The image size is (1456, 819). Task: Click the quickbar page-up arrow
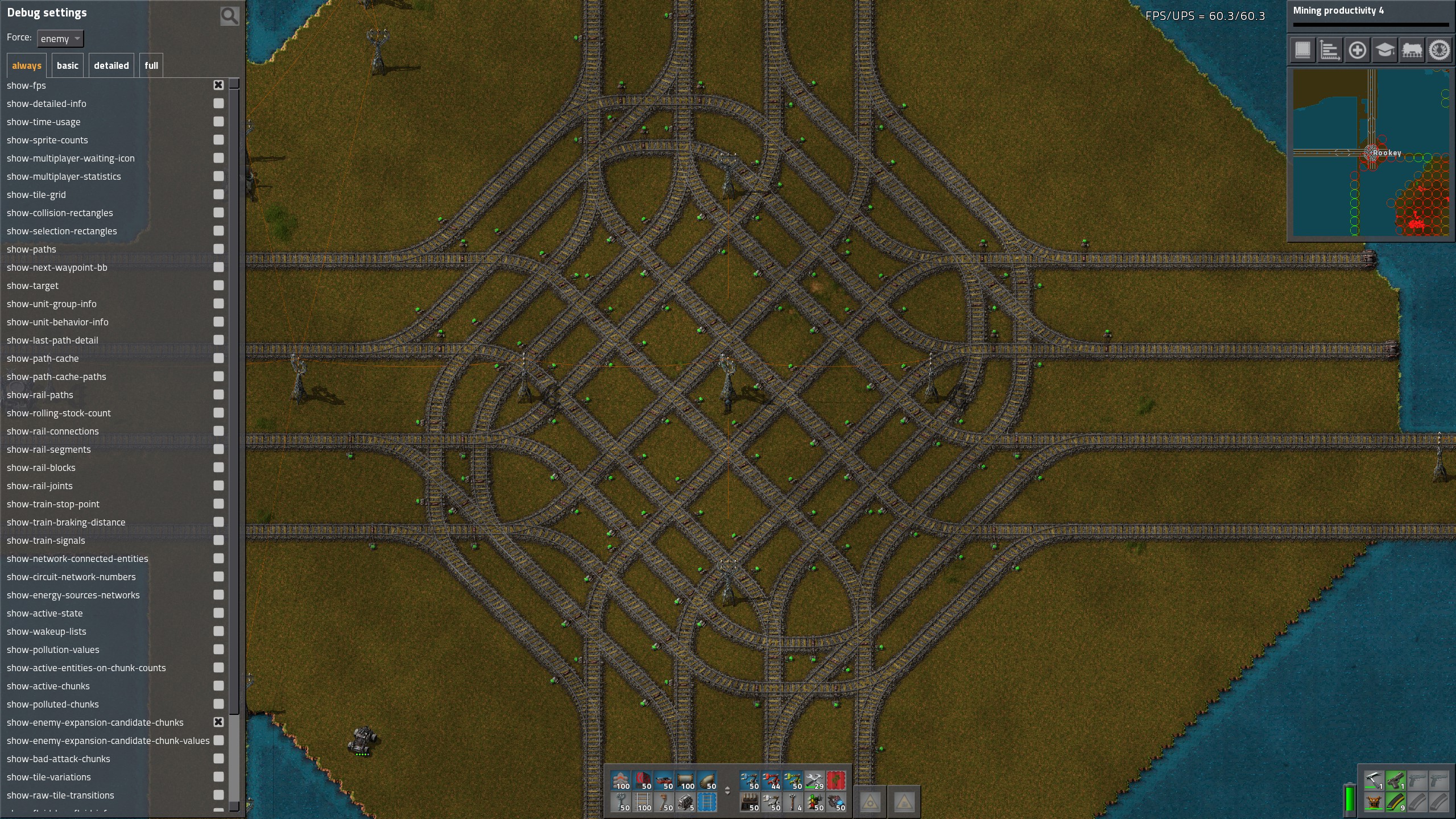(727, 788)
